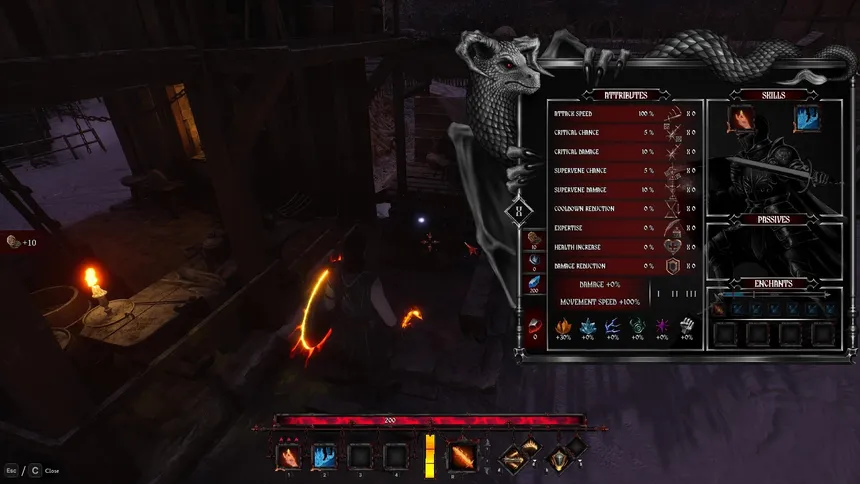Upgrade the Critical Chance attribute icon

[672, 133]
